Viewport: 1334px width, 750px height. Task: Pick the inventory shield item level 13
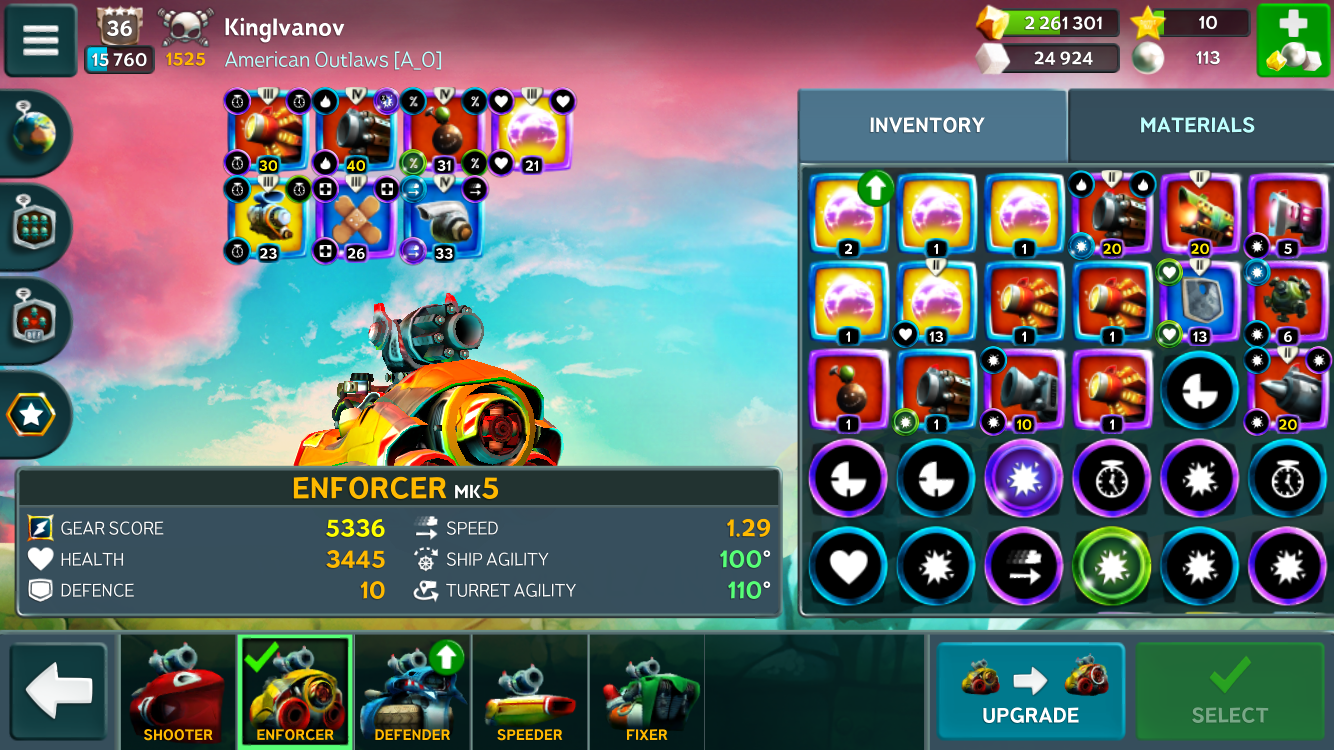[x=1197, y=302]
